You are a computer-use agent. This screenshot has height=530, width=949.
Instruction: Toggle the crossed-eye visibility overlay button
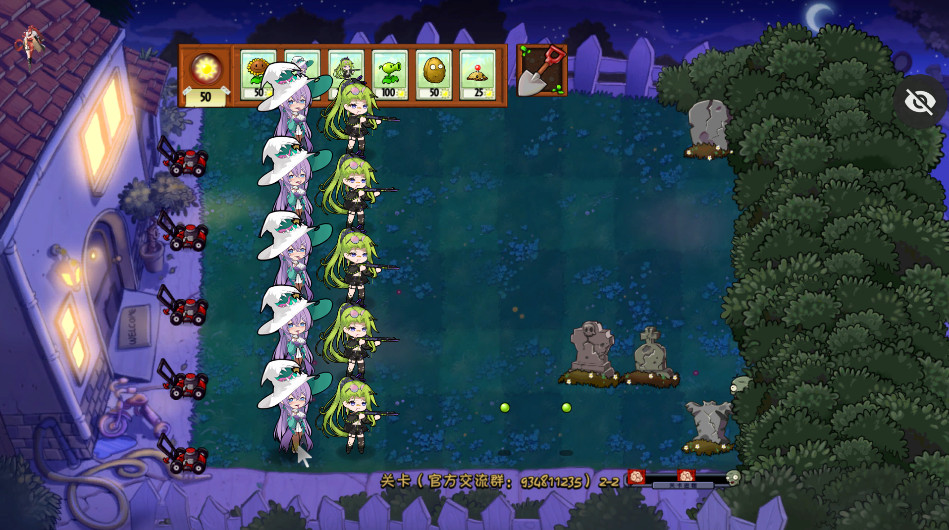click(919, 101)
